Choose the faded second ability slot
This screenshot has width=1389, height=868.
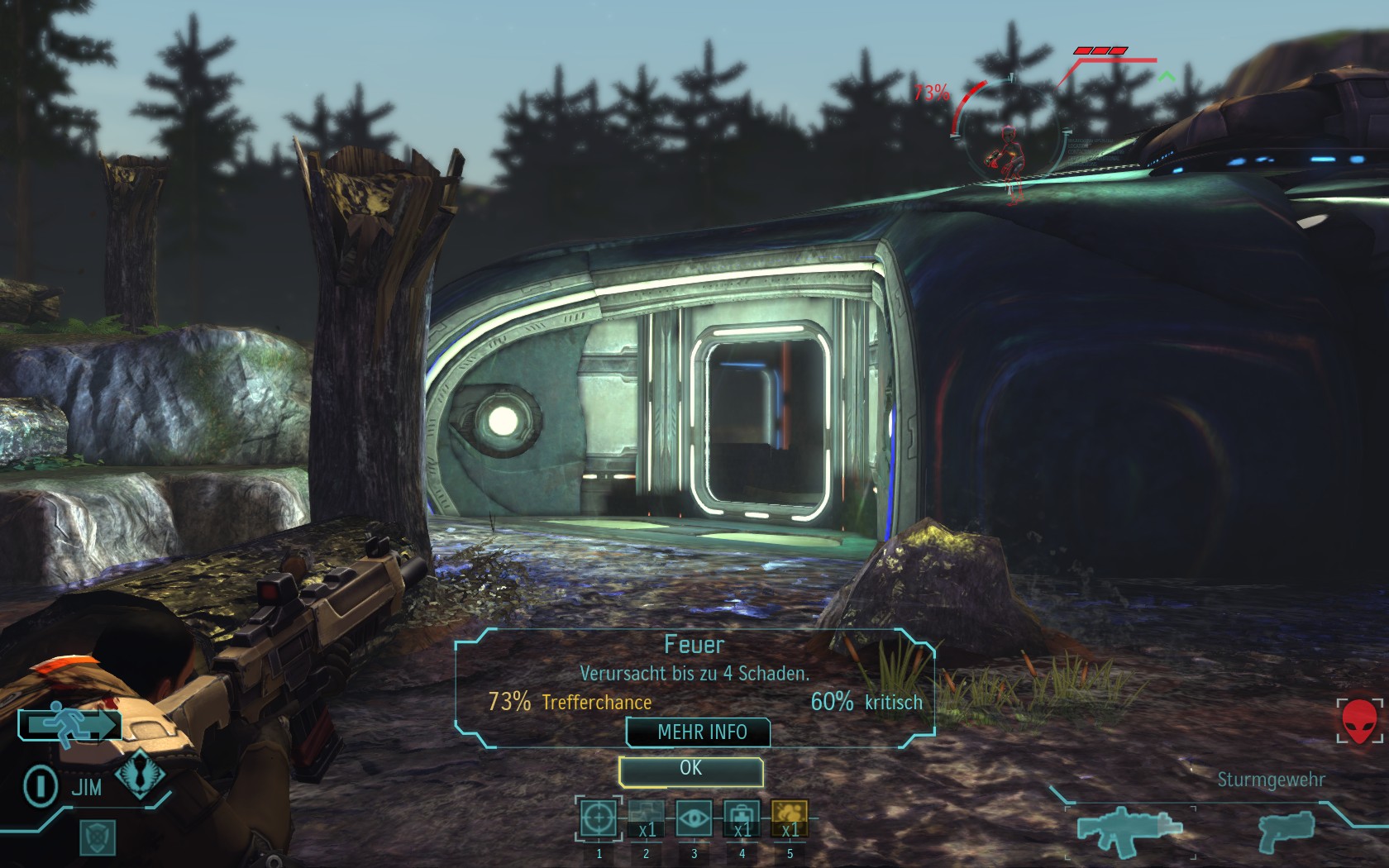point(646,818)
